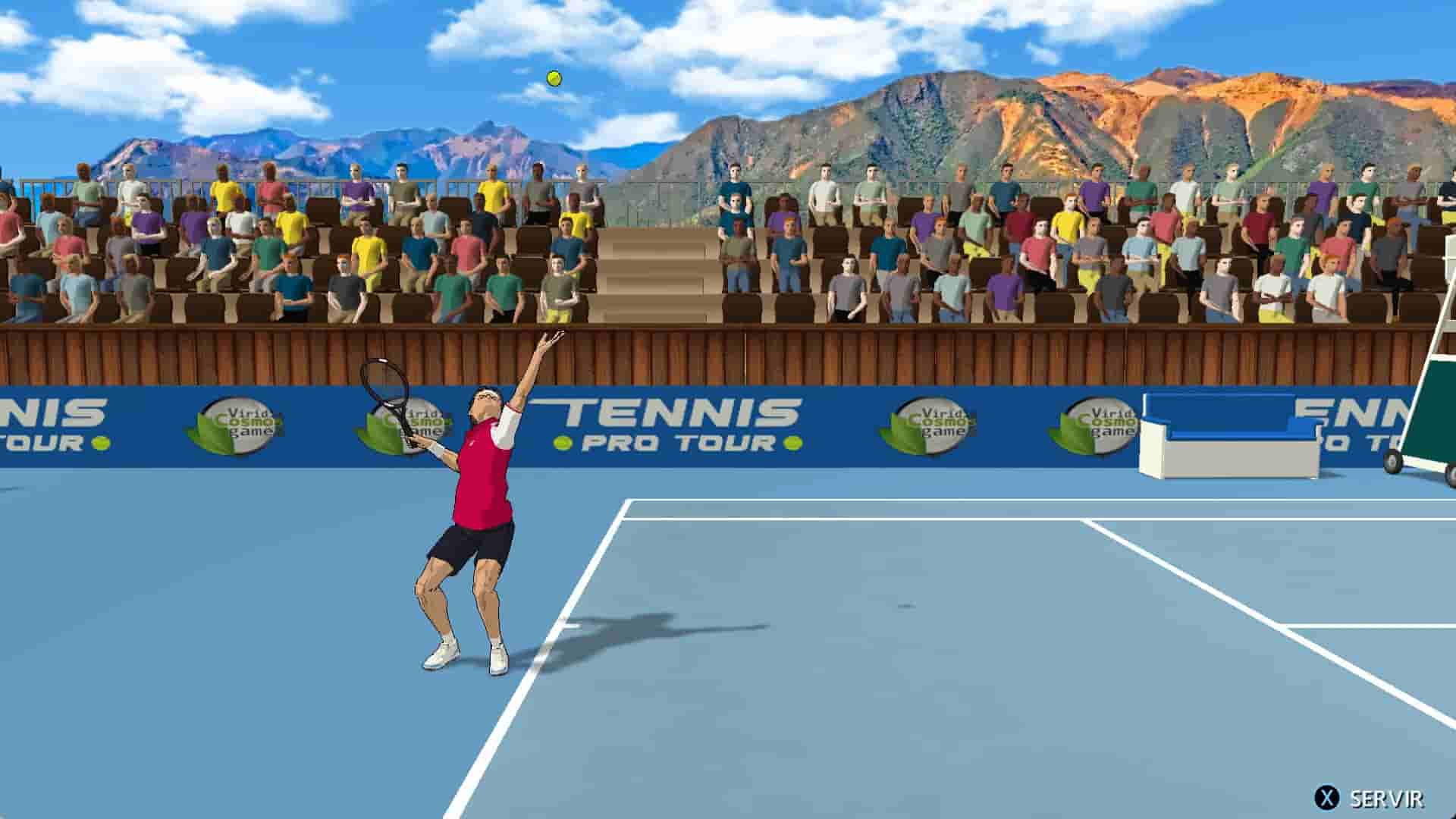Click a spectator wearing a yellow shirt in the stands
The height and width of the screenshot is (819, 1456).
point(494,194)
